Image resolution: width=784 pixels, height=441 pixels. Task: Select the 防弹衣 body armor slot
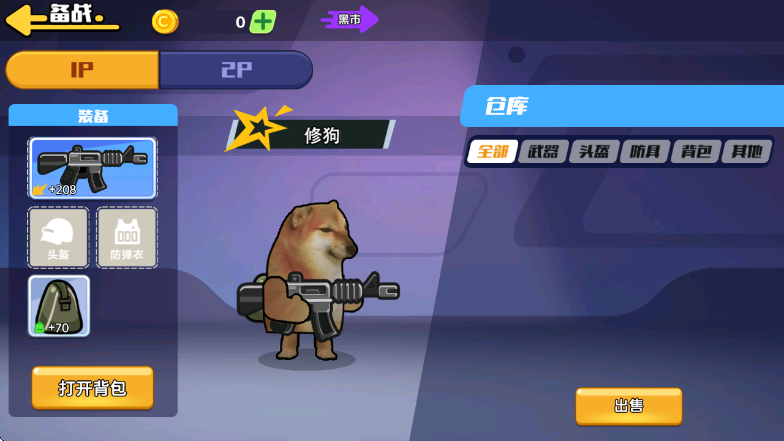click(x=127, y=238)
